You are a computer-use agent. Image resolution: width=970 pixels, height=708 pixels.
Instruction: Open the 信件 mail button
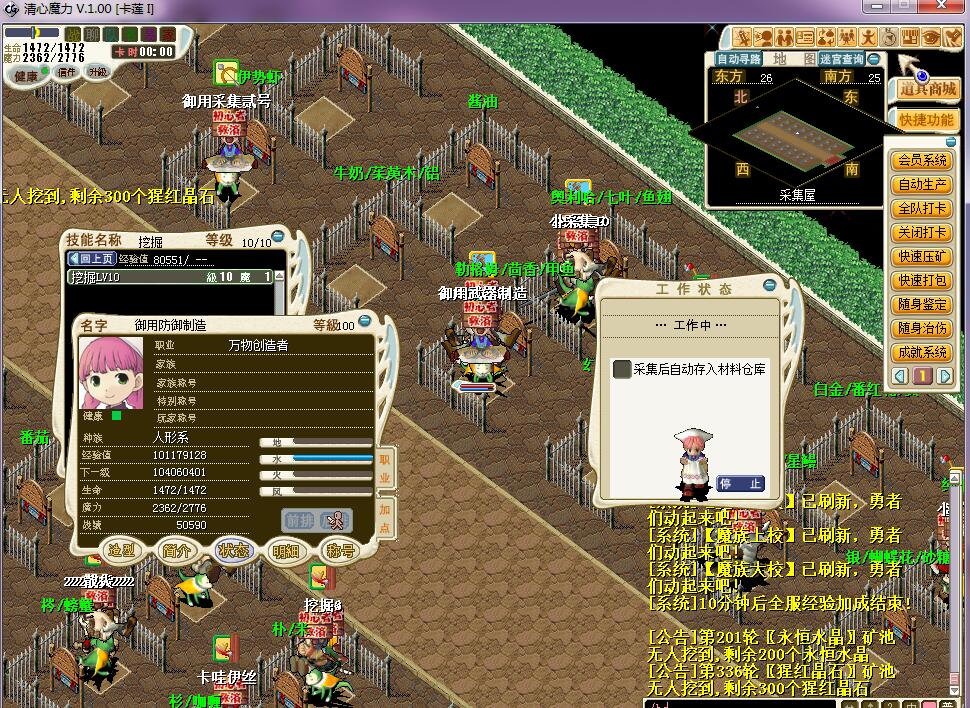tap(67, 72)
